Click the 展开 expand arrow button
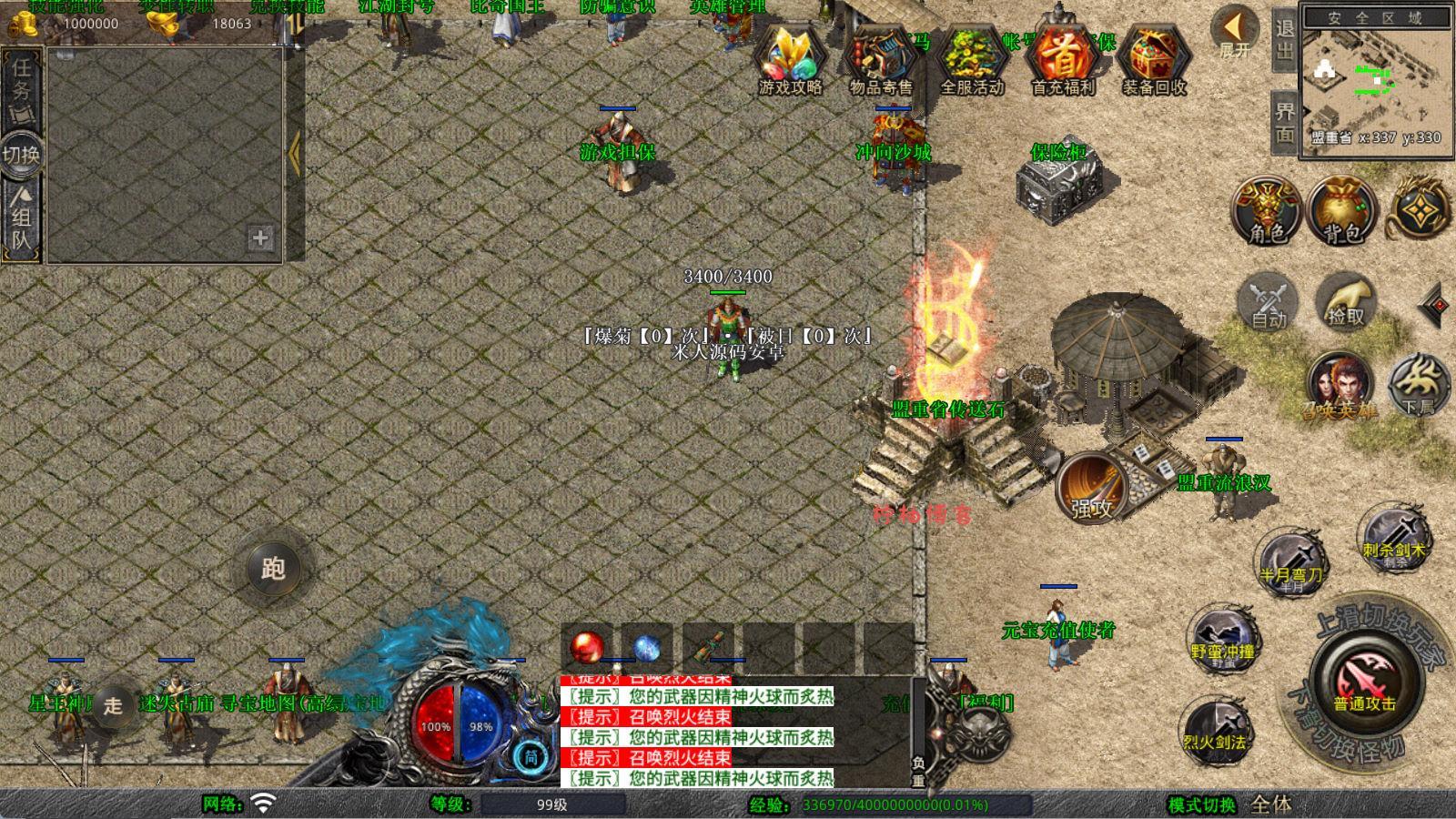Screen dimensions: 1456x819 click(1236, 31)
